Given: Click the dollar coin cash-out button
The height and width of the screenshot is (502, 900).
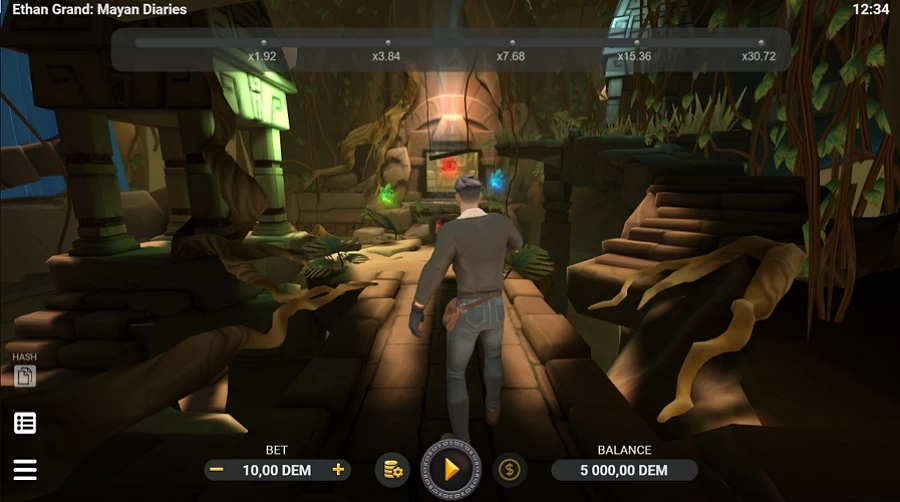Looking at the screenshot, I should coord(510,469).
